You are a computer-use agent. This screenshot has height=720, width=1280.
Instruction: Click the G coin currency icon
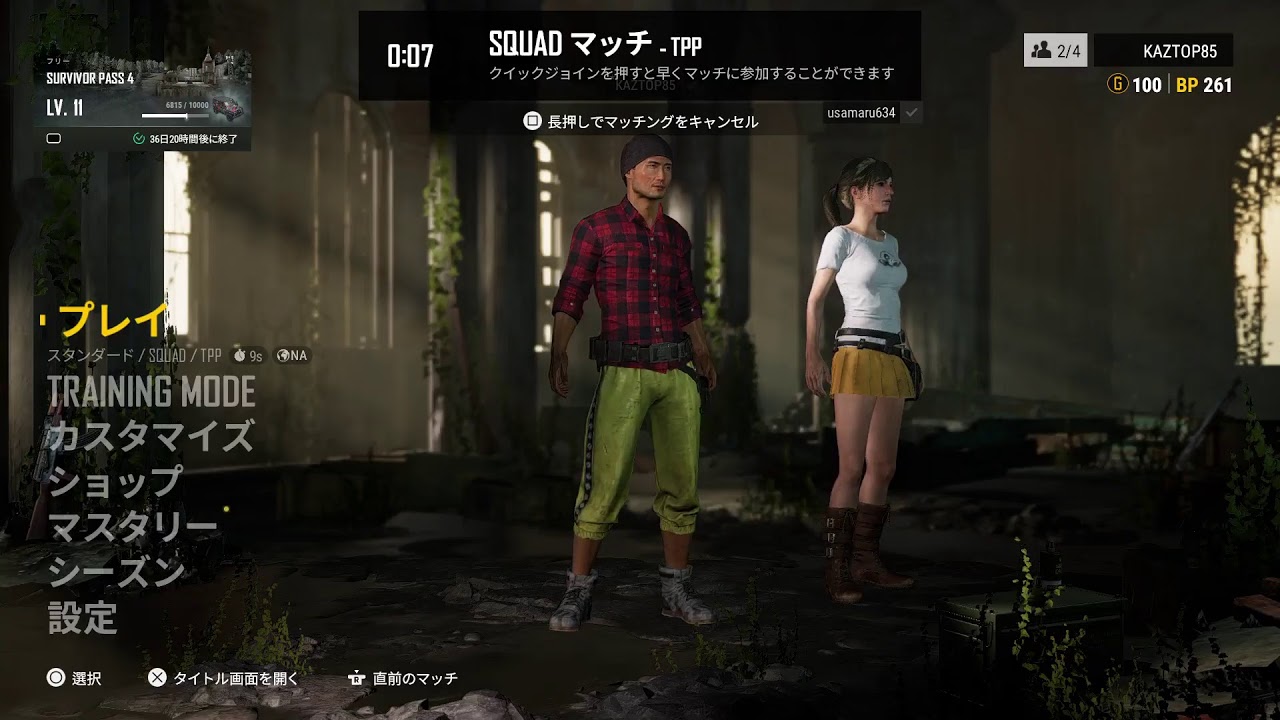[1117, 85]
